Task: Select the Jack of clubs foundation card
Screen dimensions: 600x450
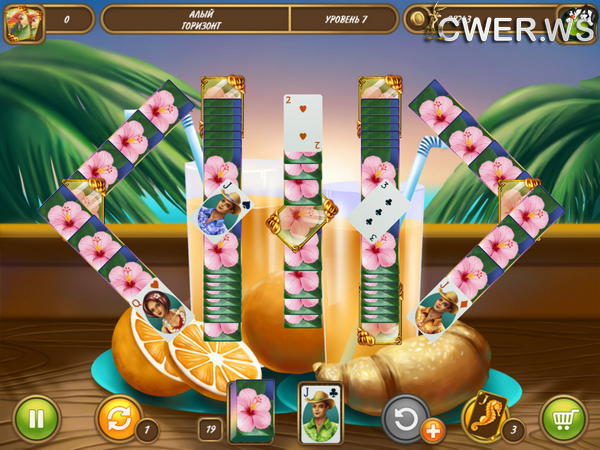Action: [x=320, y=412]
